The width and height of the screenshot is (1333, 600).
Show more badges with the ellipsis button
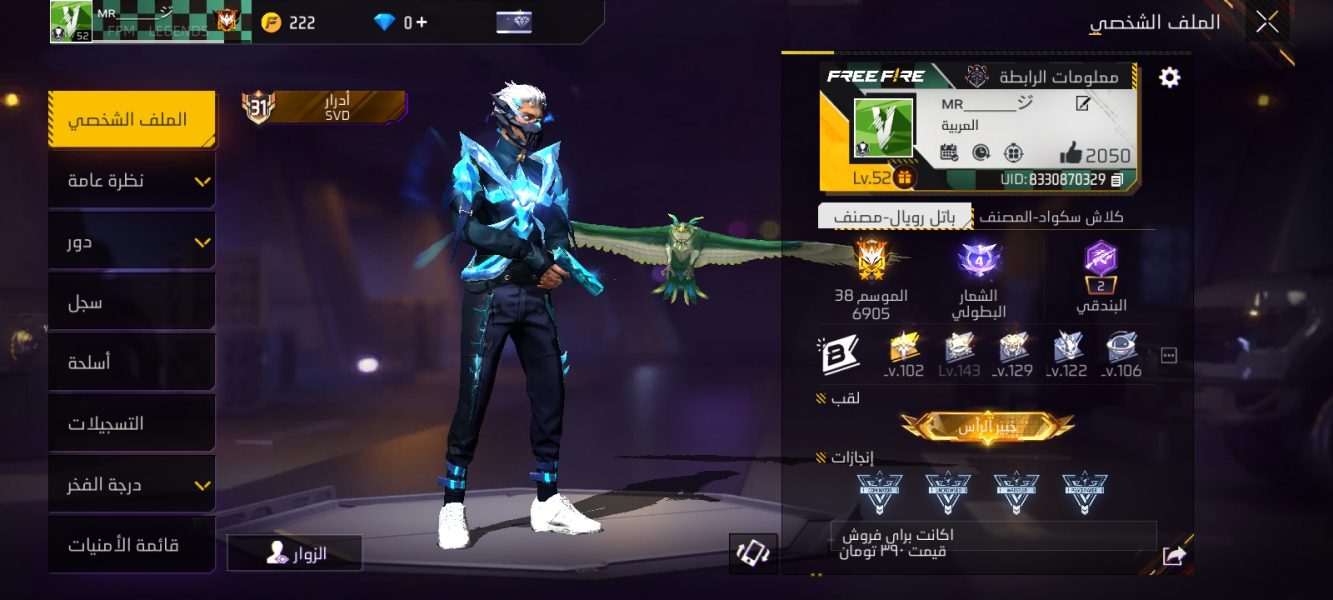tap(1168, 355)
